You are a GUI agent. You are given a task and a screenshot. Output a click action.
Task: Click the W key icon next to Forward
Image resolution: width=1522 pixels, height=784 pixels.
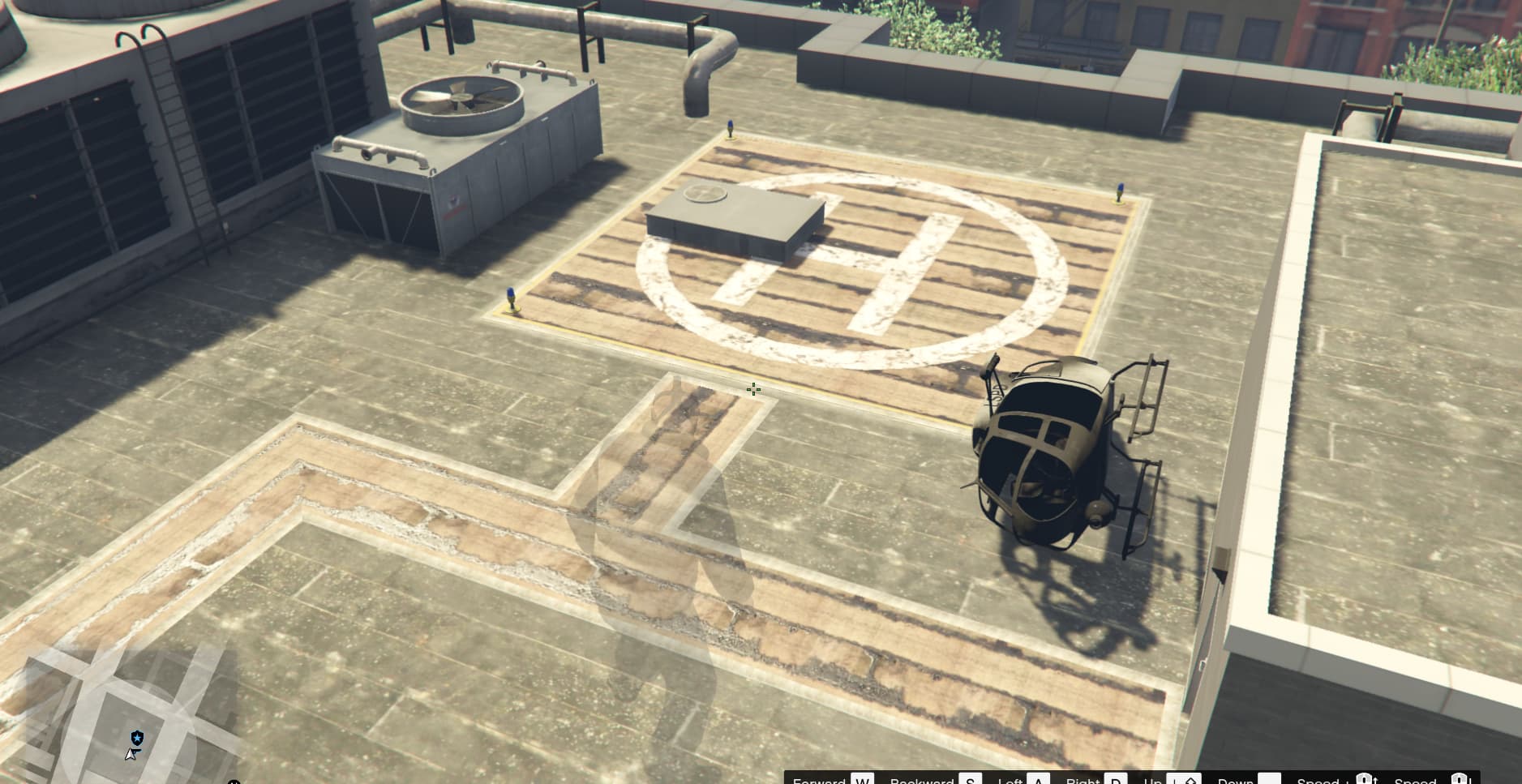pos(863,780)
